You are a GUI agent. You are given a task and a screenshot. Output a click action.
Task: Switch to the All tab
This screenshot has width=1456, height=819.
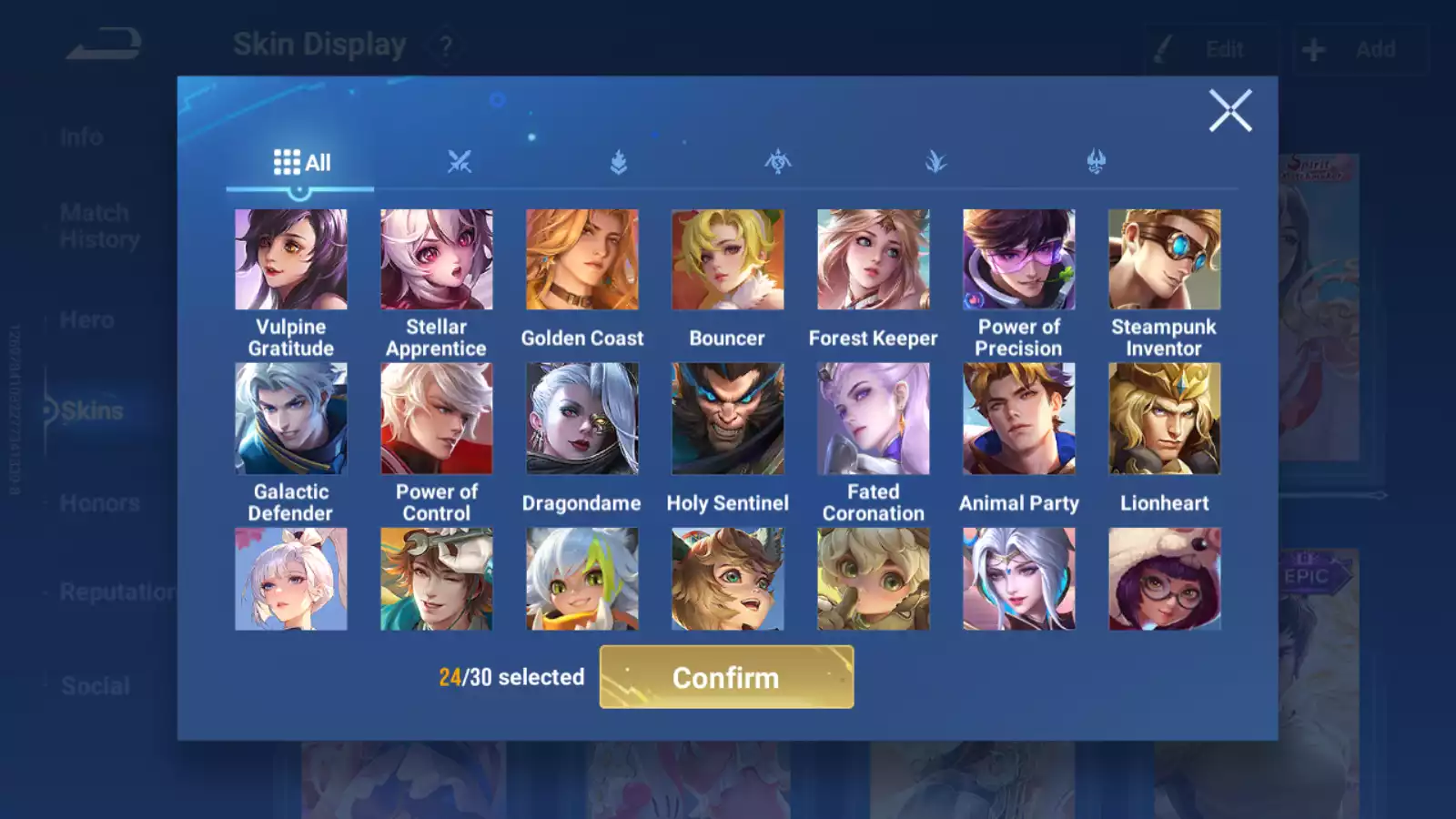tap(300, 161)
